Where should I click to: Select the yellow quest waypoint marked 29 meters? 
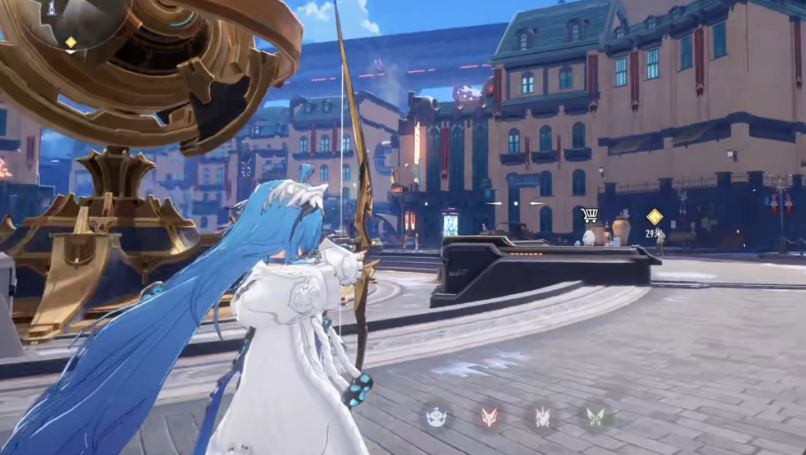tap(654, 216)
